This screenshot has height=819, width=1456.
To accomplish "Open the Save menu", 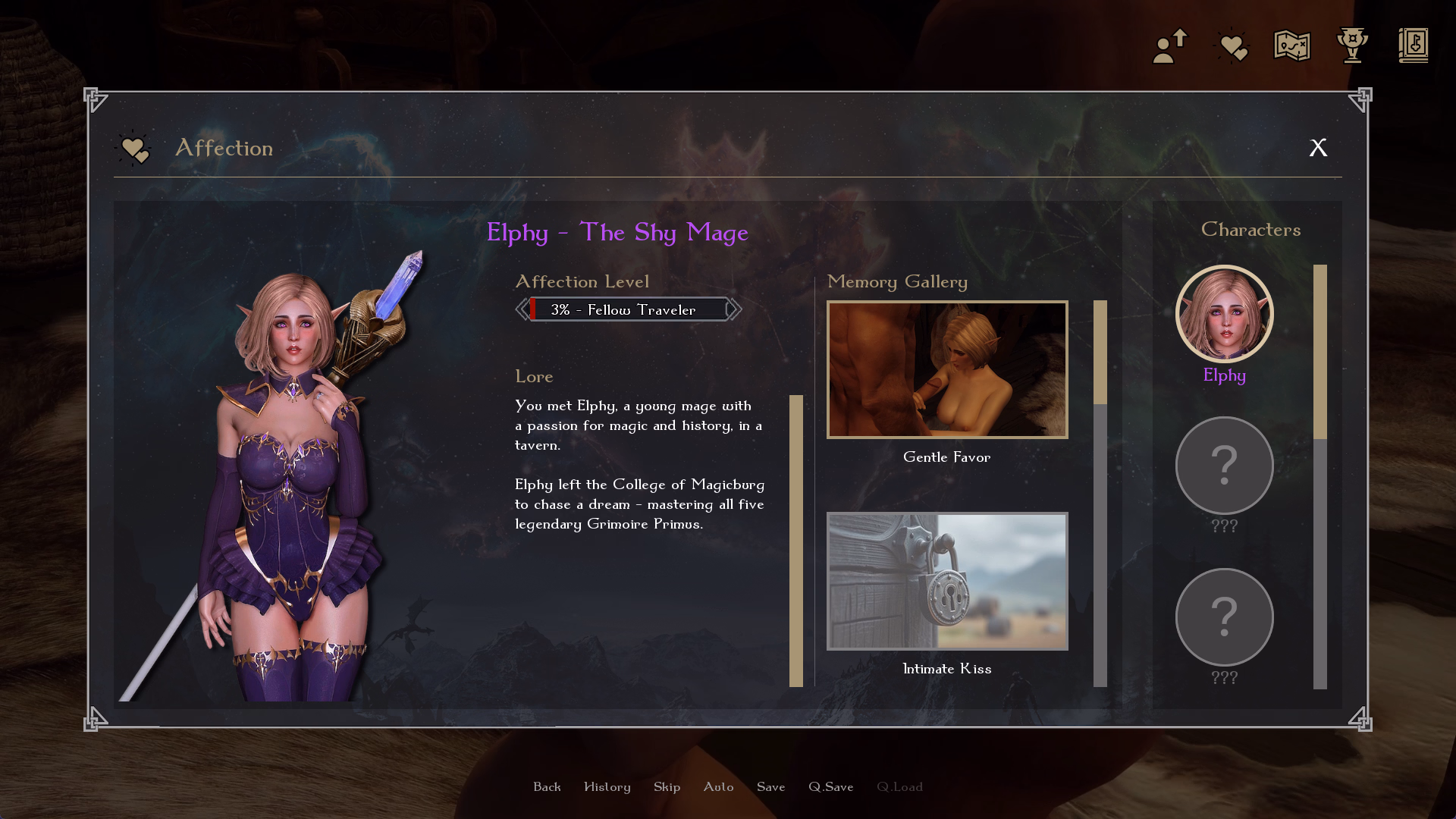I will point(770,787).
